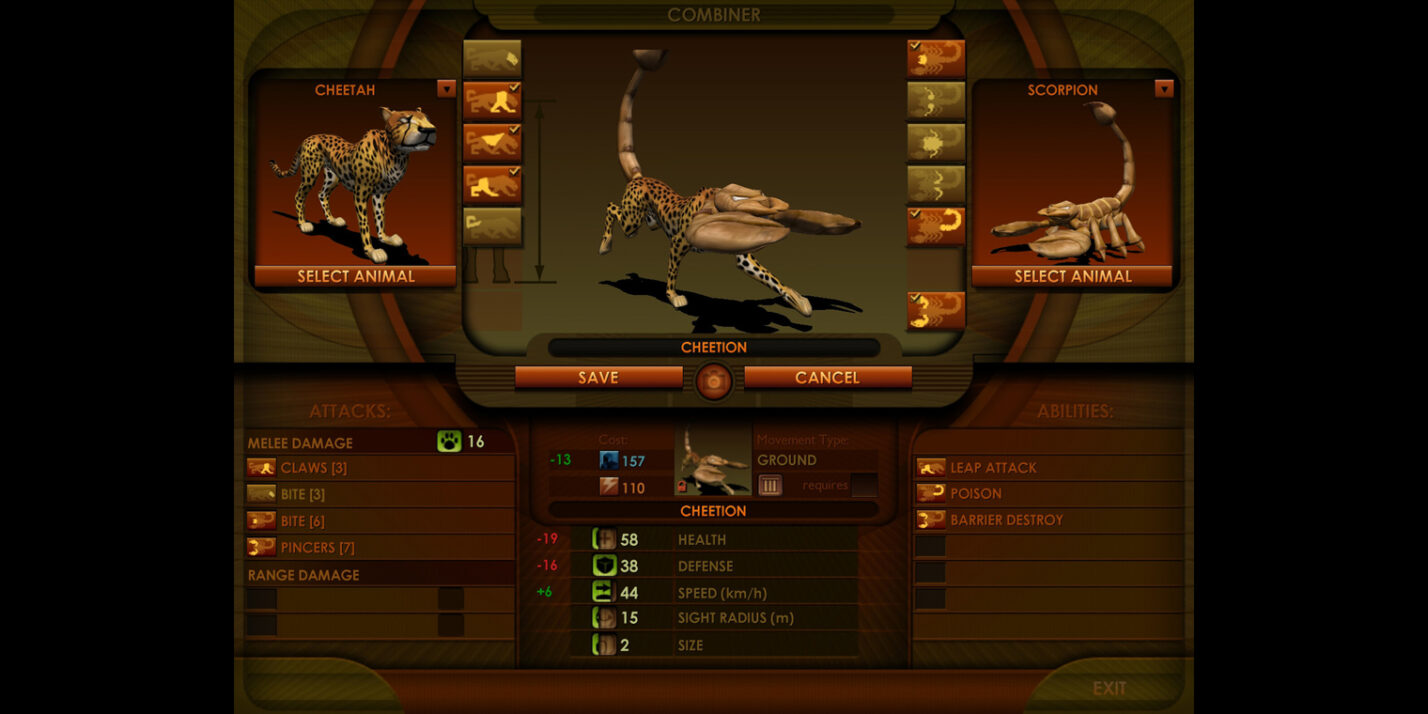1428x714 pixels.
Task: Toggle the cheetah back legs part
Action: point(492,184)
